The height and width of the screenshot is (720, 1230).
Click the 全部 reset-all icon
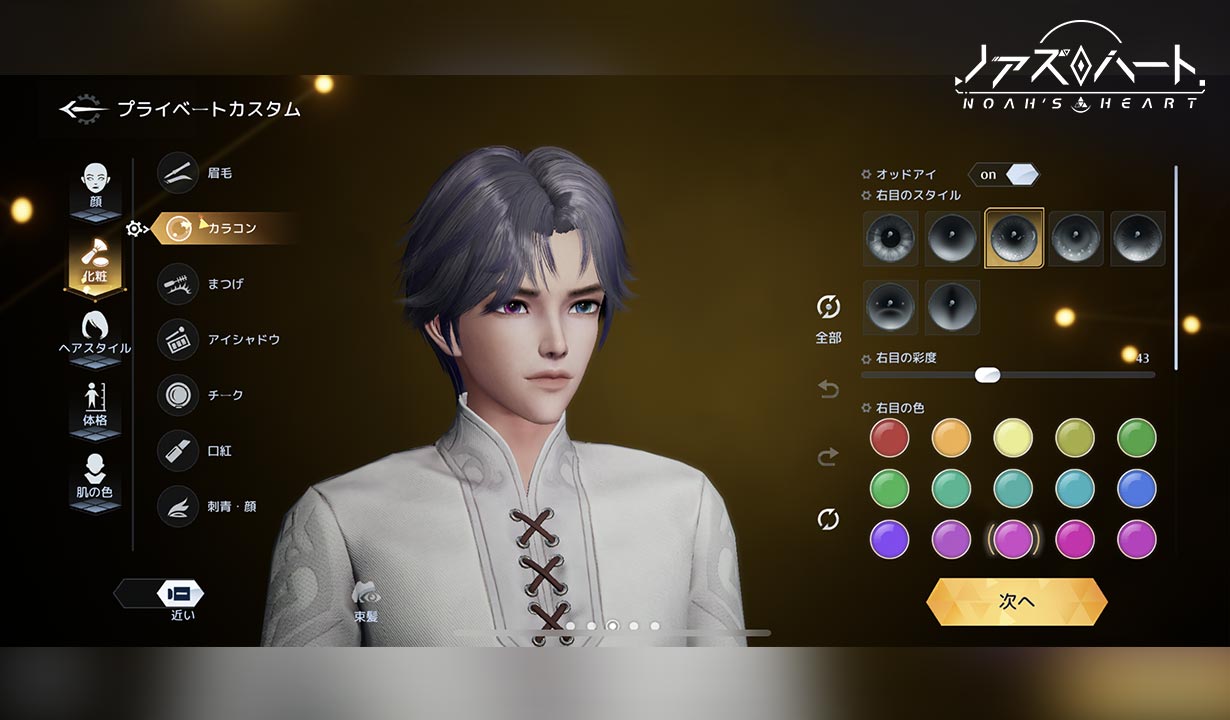828,308
